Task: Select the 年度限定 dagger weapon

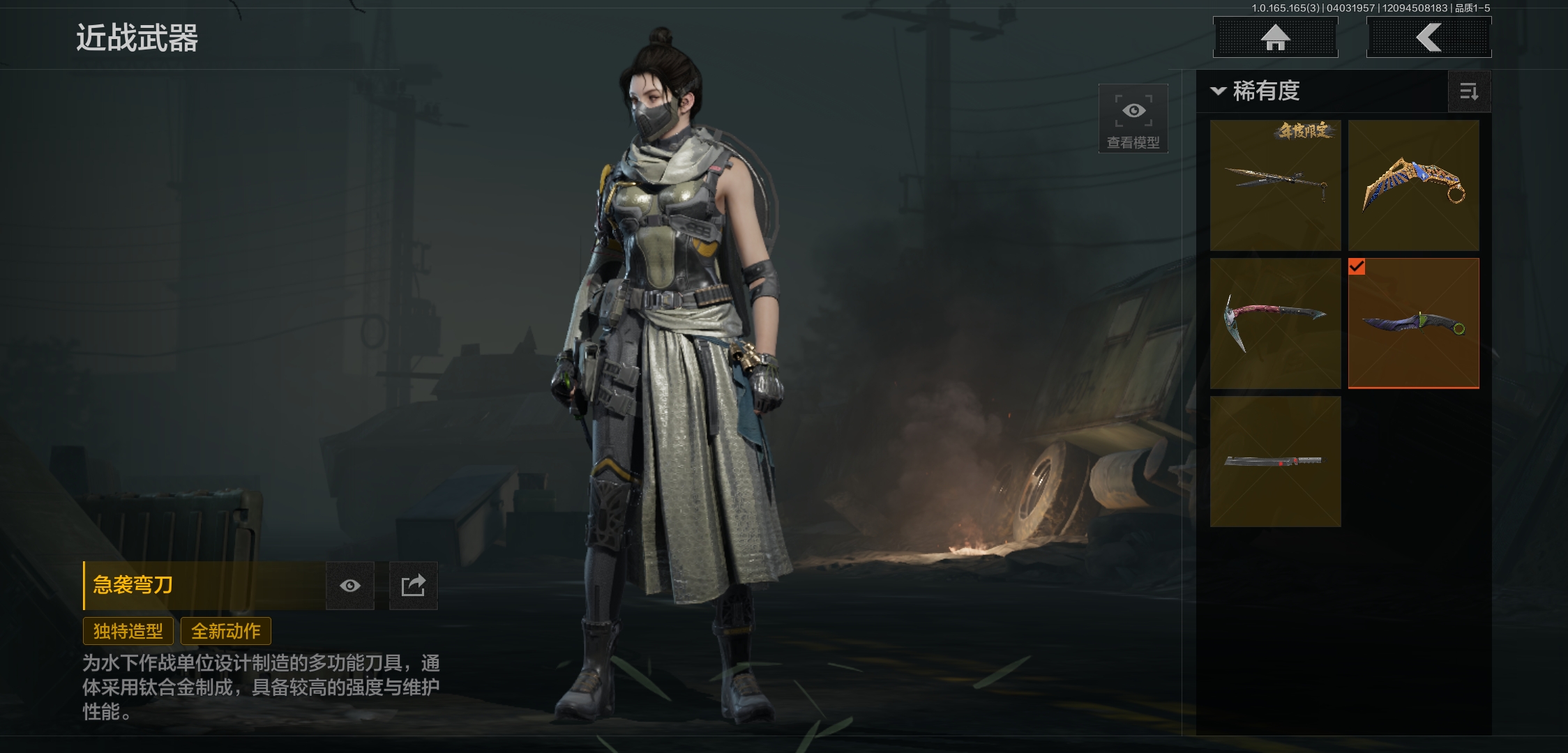Action: 1275,185
